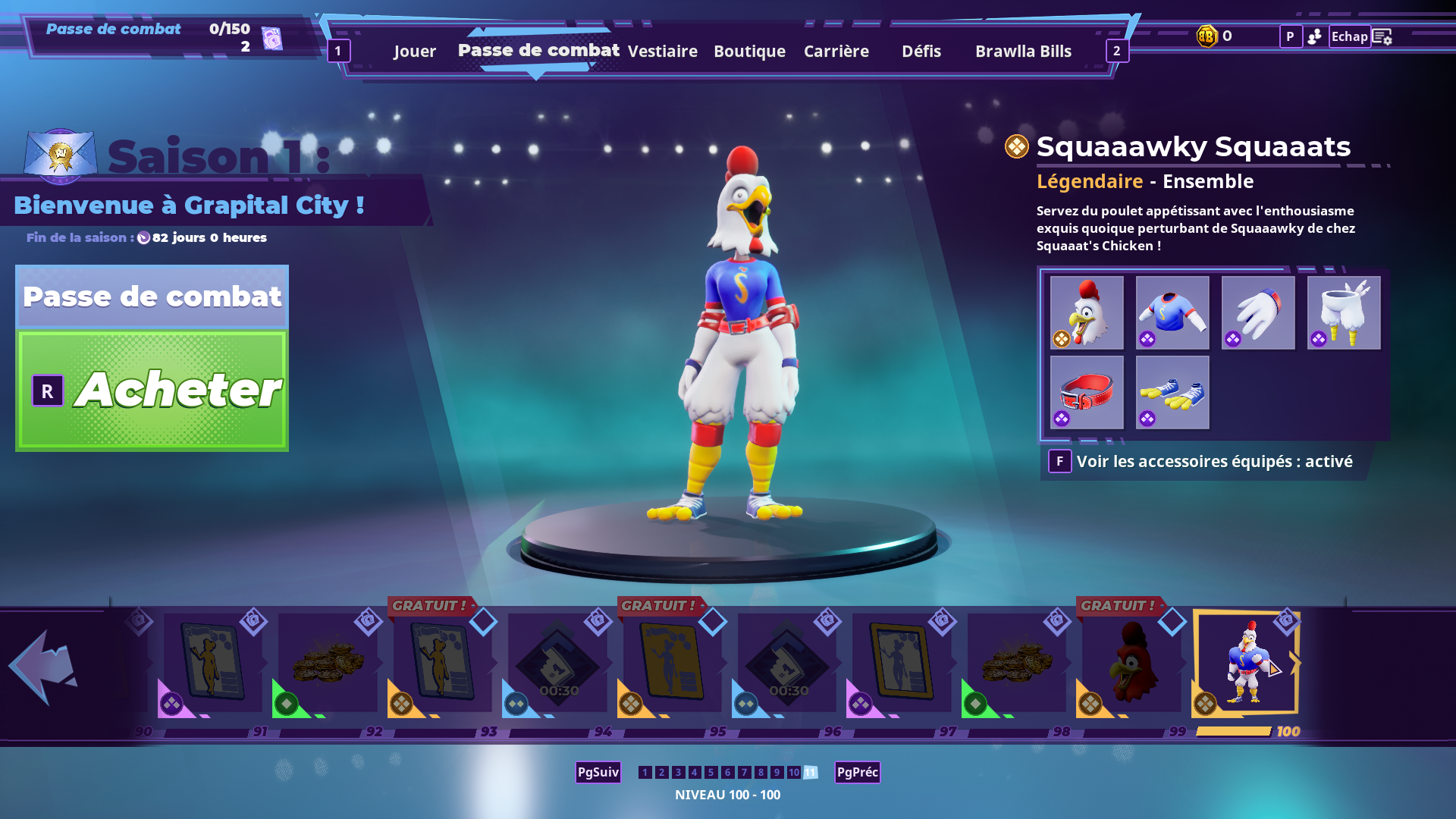
Task: Jump to reward page 1
Action: click(645, 772)
